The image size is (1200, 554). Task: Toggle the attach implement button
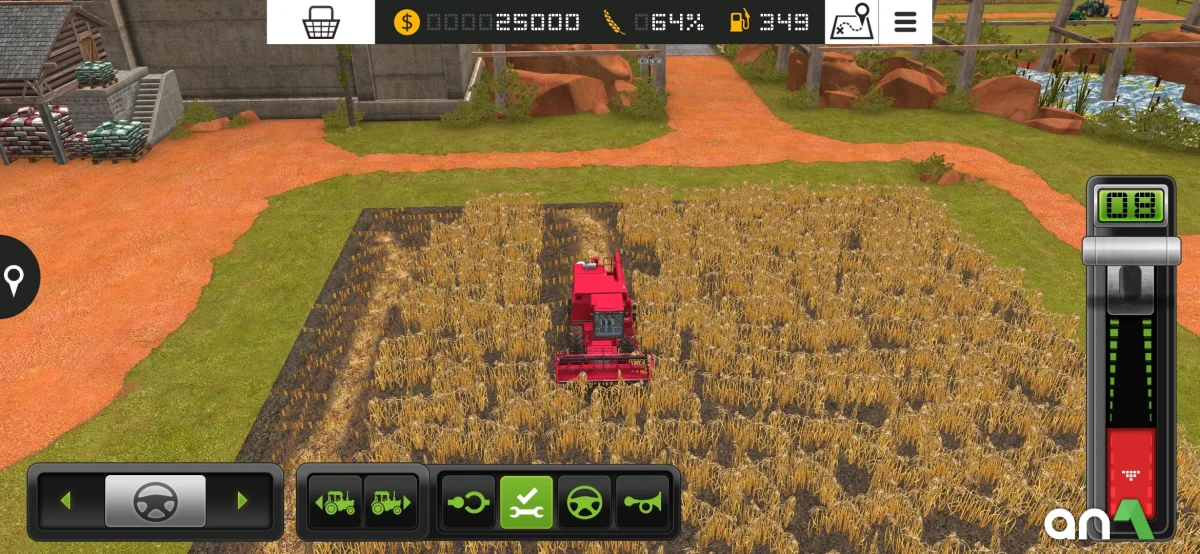pyautogui.click(x=469, y=502)
